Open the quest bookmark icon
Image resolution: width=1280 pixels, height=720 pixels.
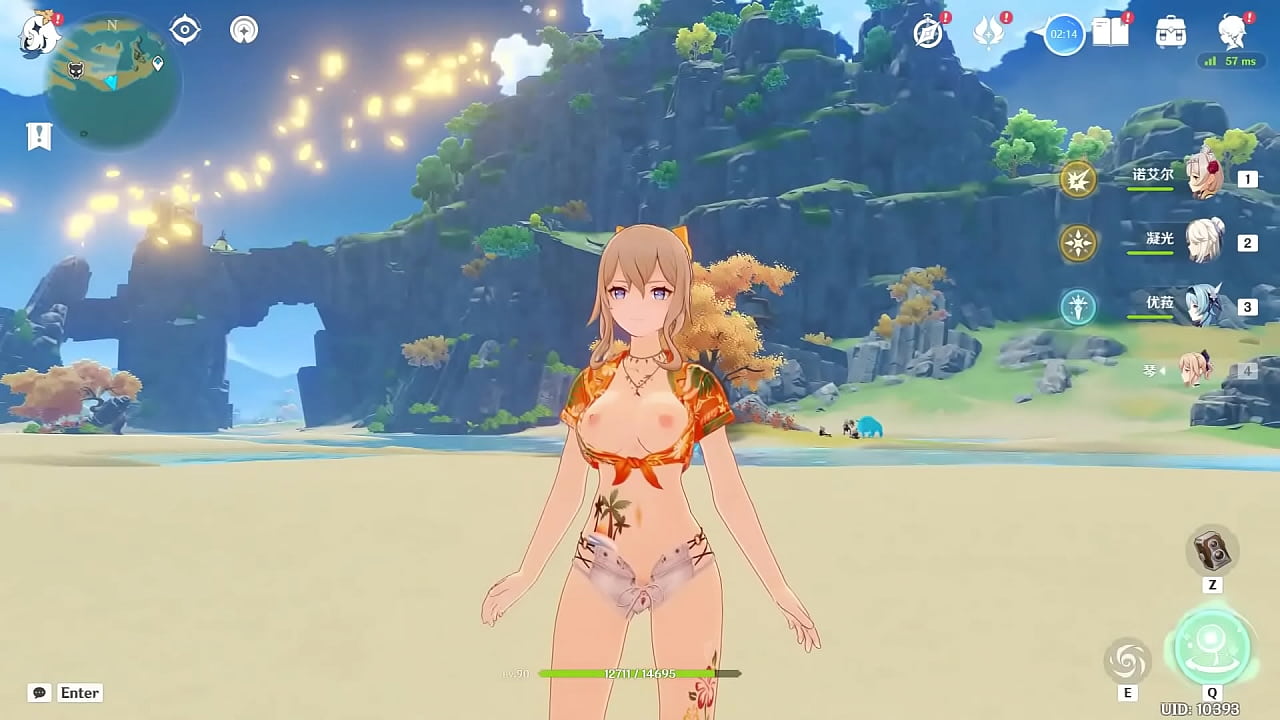coord(39,136)
